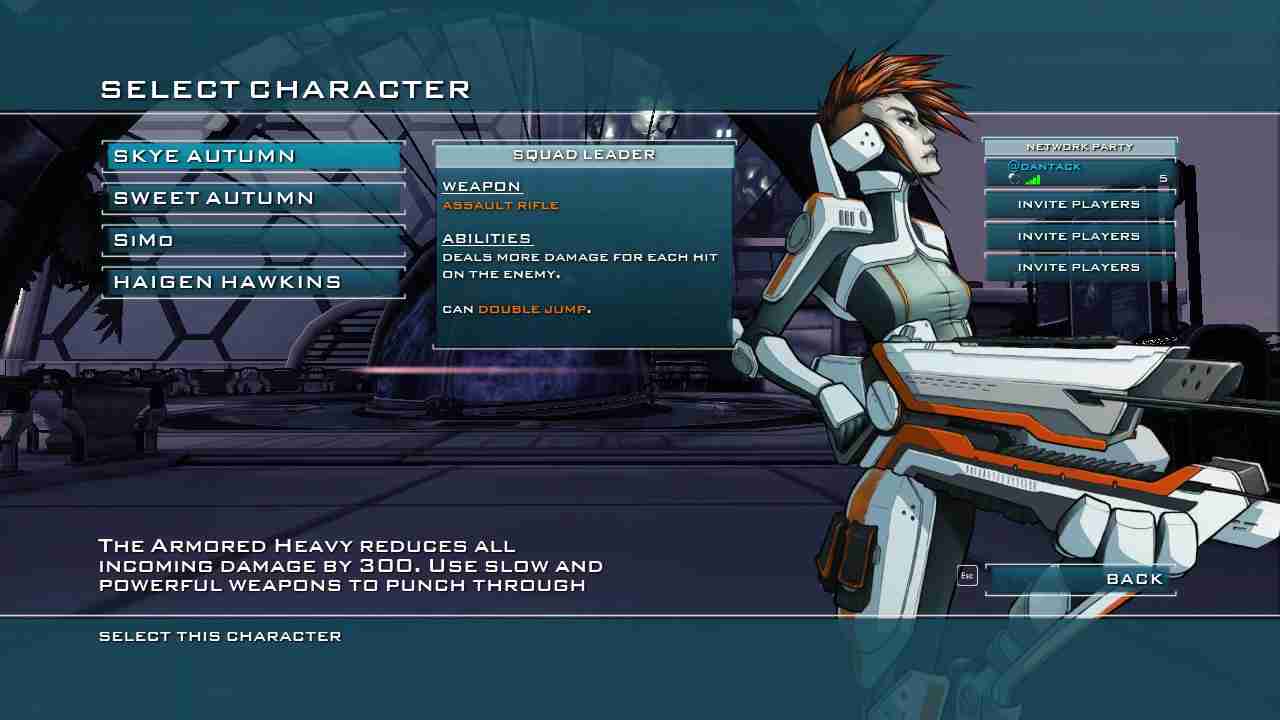Screen dimensions: 1280x720
Task: Select the Skye Autumn character
Action: (253, 156)
